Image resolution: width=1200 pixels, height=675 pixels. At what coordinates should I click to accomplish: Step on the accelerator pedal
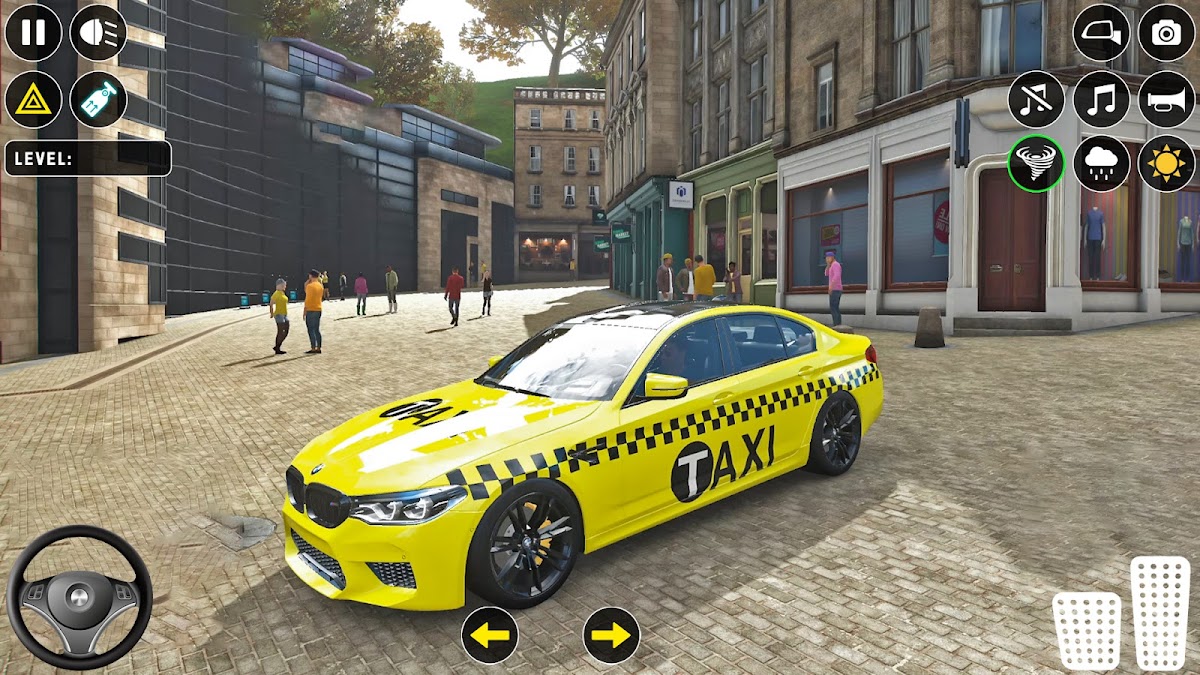pyautogui.click(x=1160, y=612)
